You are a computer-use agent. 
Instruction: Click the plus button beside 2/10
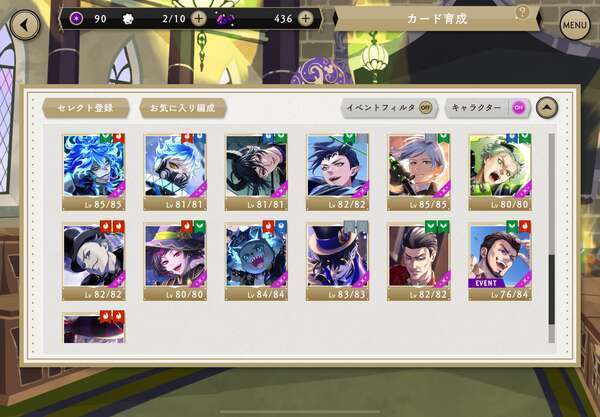[x=199, y=18]
